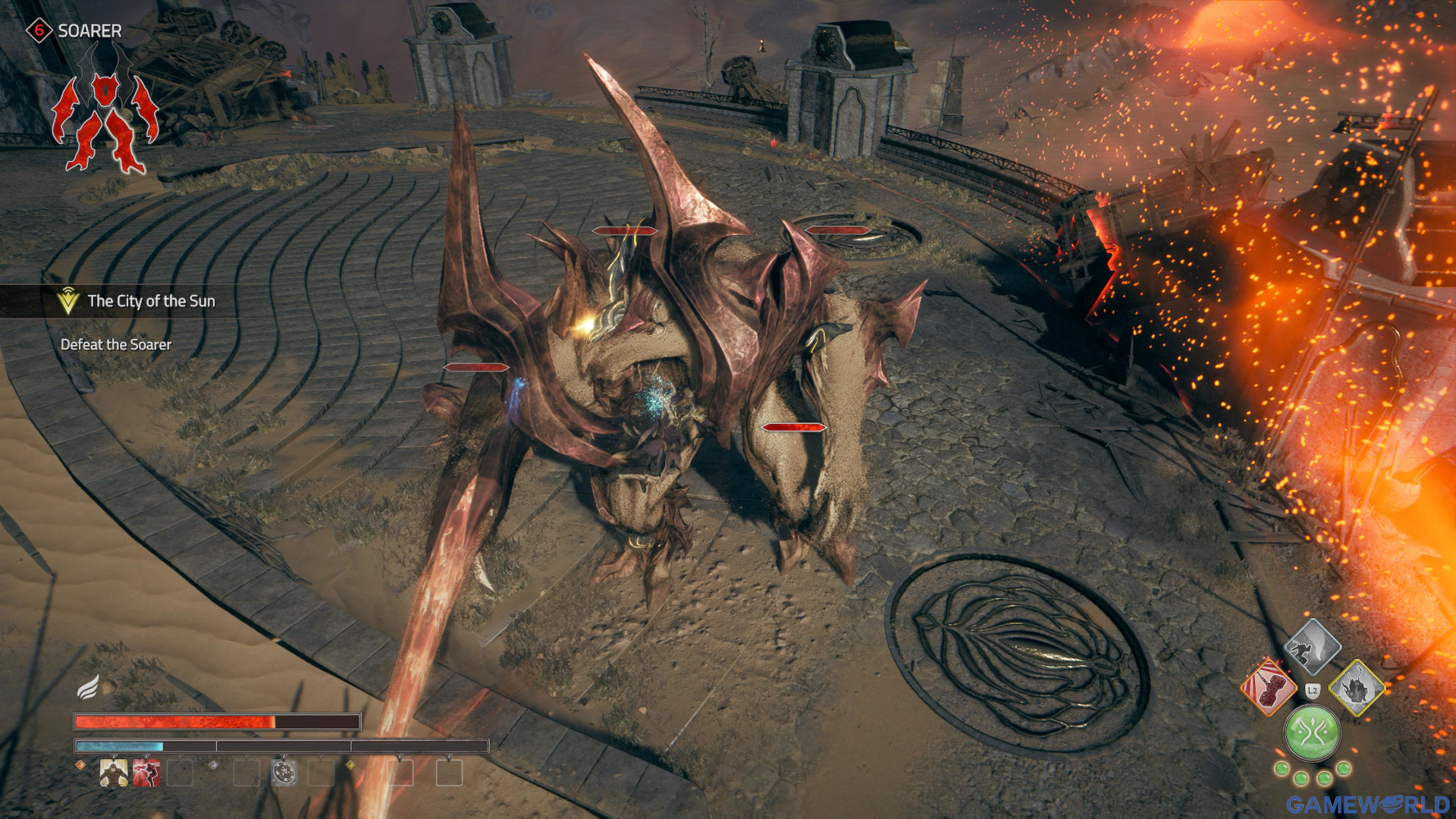Click the white wing icon above the health bar
This screenshot has width=1456, height=819.
[x=88, y=687]
